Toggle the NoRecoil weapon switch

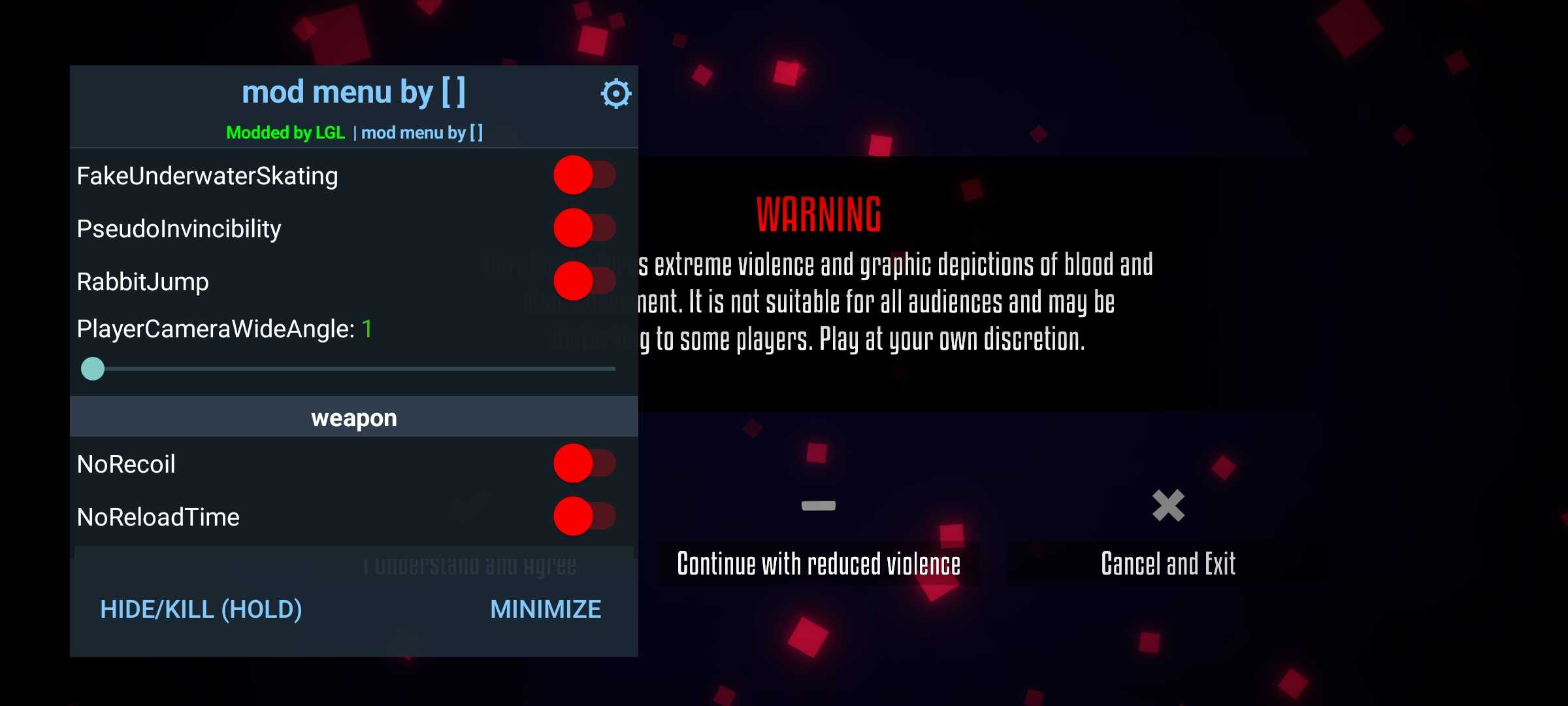(x=584, y=463)
